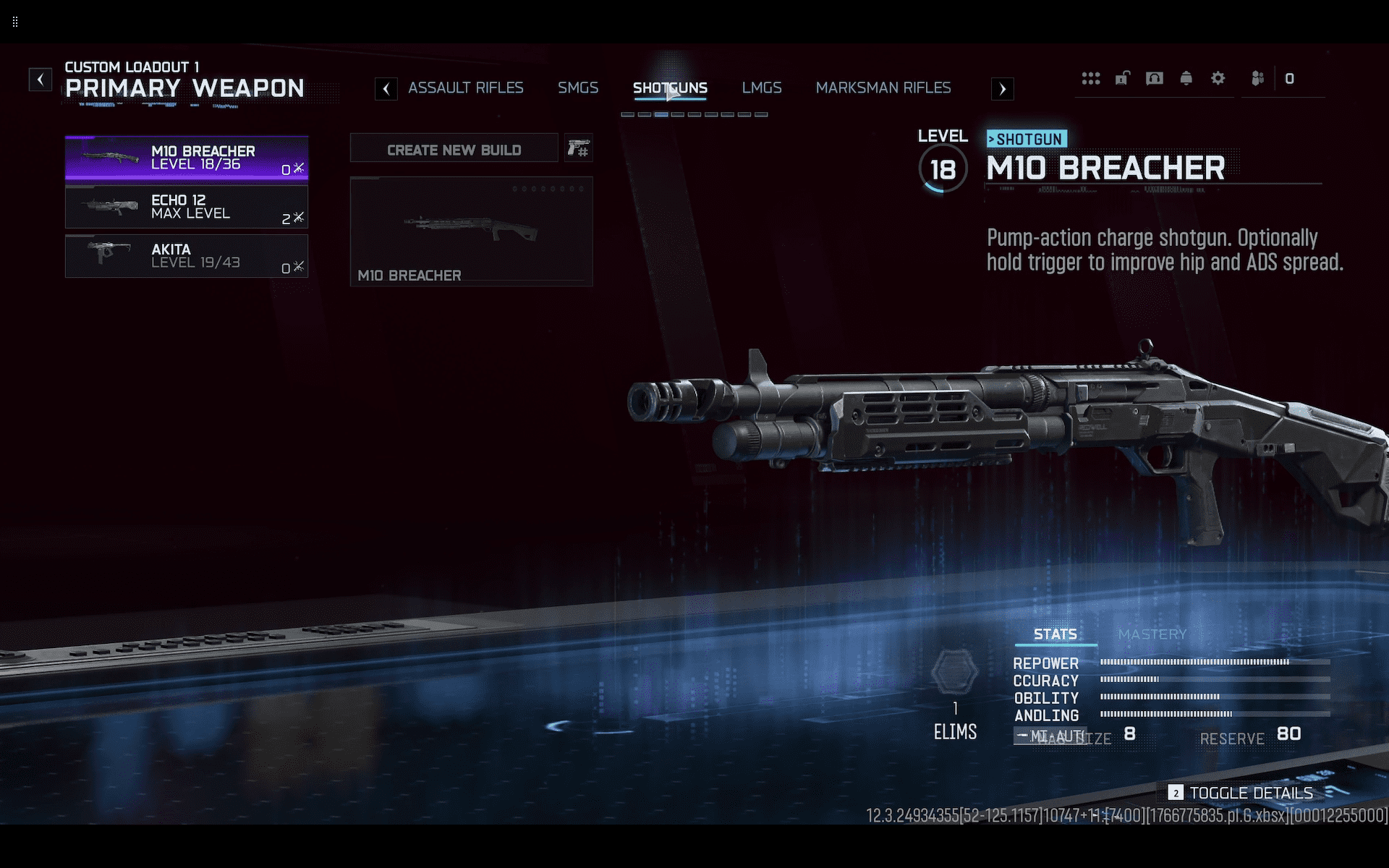Show the weapon Stats tab
The height and width of the screenshot is (868, 1389).
(x=1055, y=634)
